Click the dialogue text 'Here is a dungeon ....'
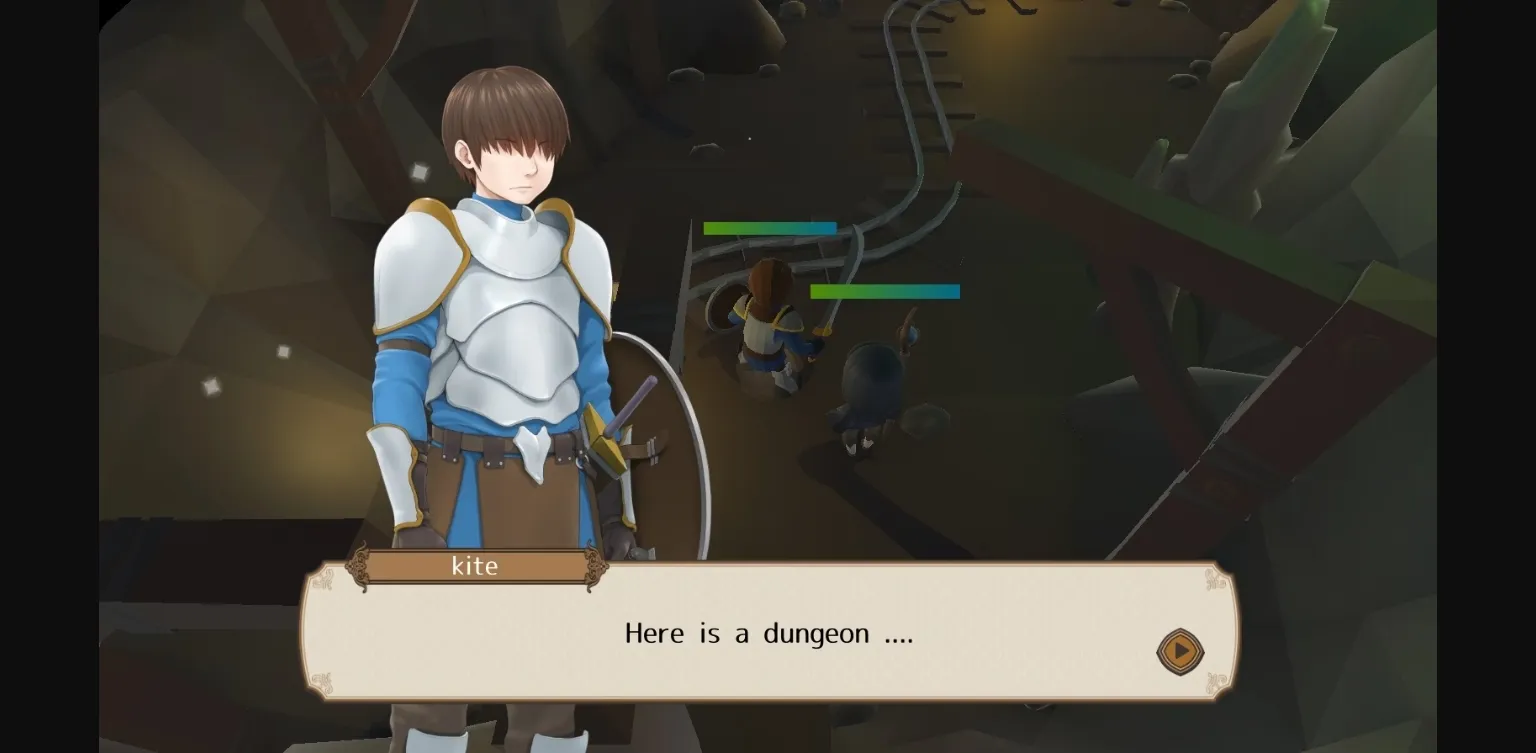The image size is (1536, 753). click(x=768, y=633)
